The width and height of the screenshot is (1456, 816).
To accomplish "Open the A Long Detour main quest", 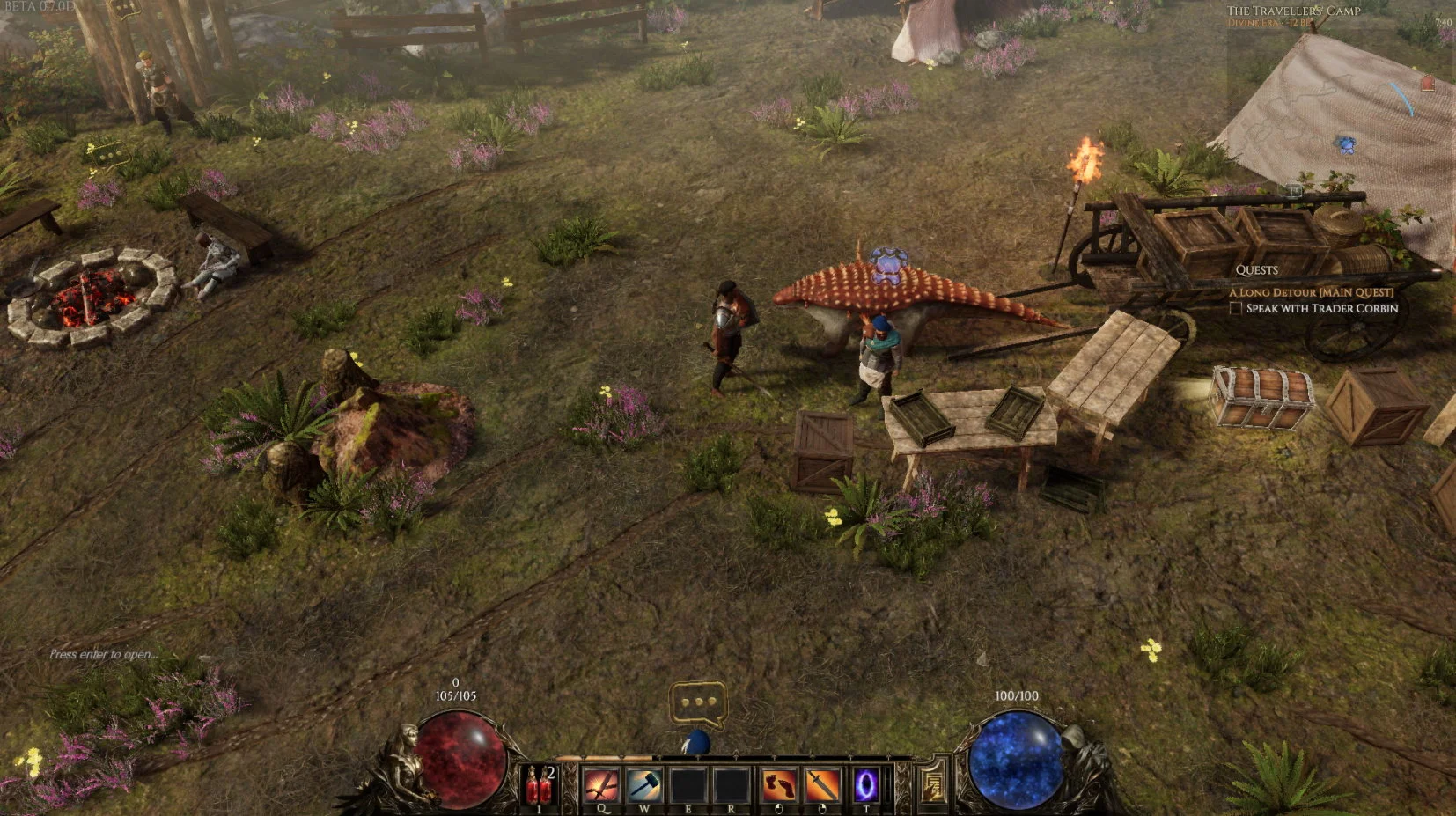I will point(1311,292).
